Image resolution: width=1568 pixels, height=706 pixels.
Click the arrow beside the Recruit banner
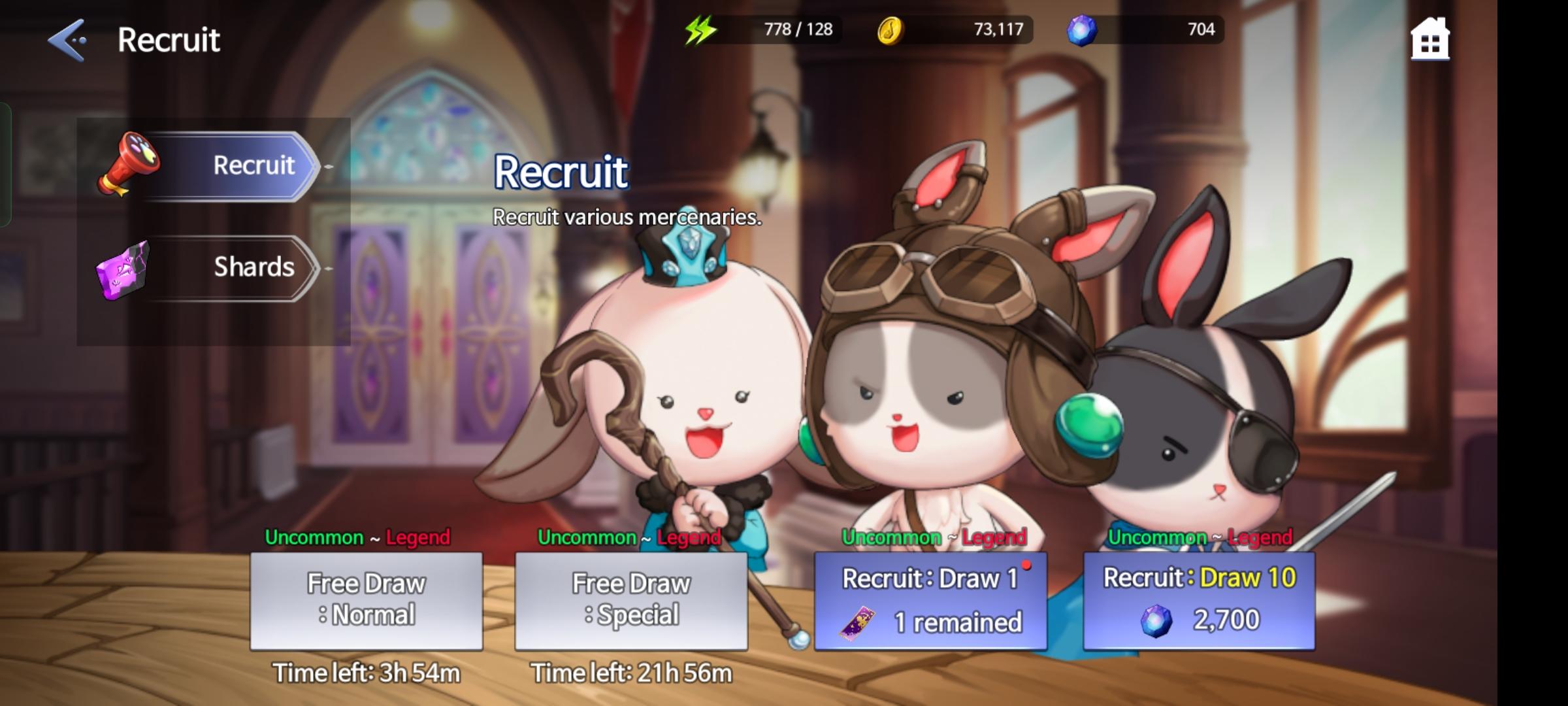330,165
